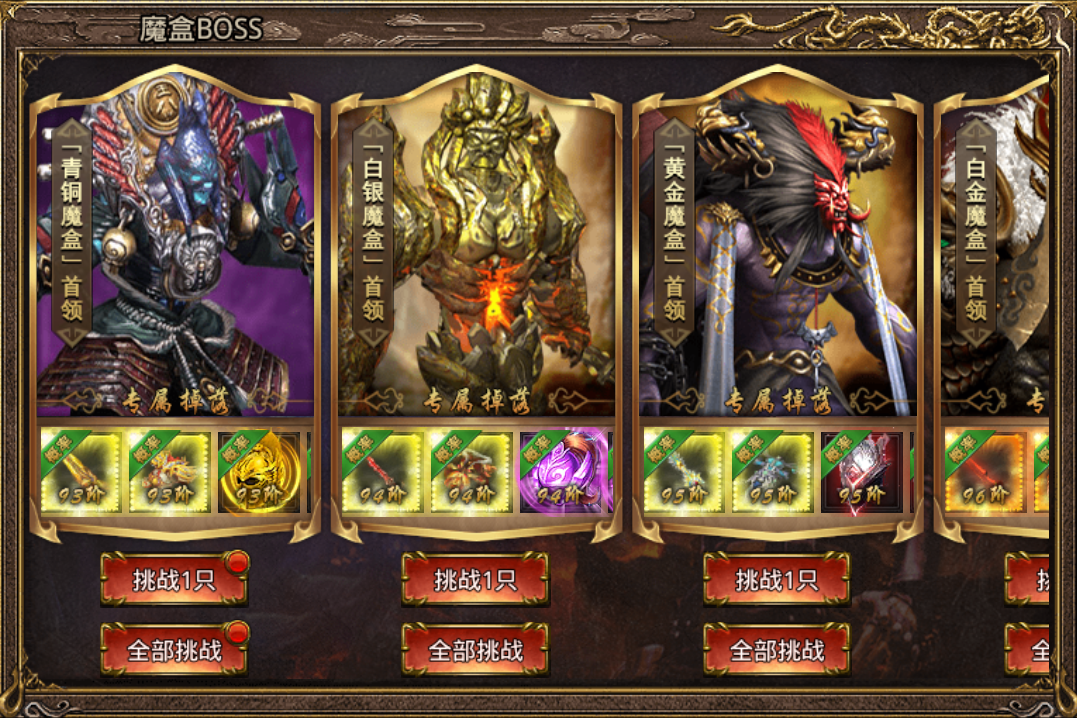This screenshot has width=1077, height=718.
Task: Hit 挑战1只 below the 黄金魔盒 boss
Action: (777, 580)
